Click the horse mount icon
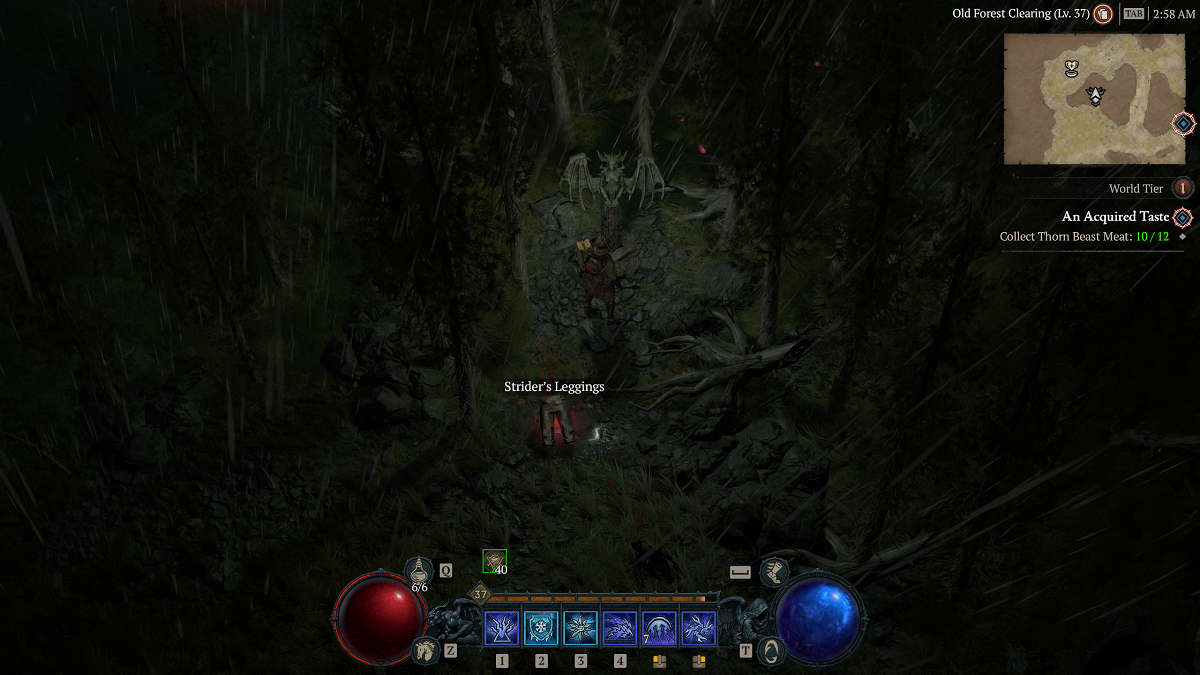 click(x=426, y=650)
